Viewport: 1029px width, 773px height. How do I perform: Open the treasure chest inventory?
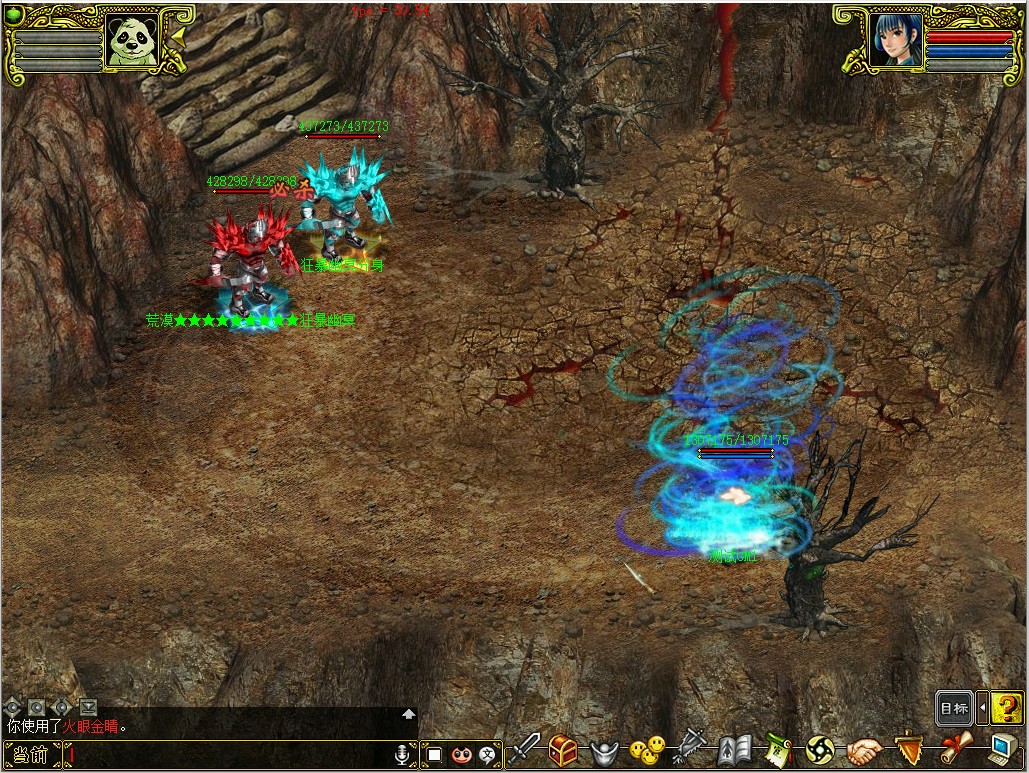point(563,749)
